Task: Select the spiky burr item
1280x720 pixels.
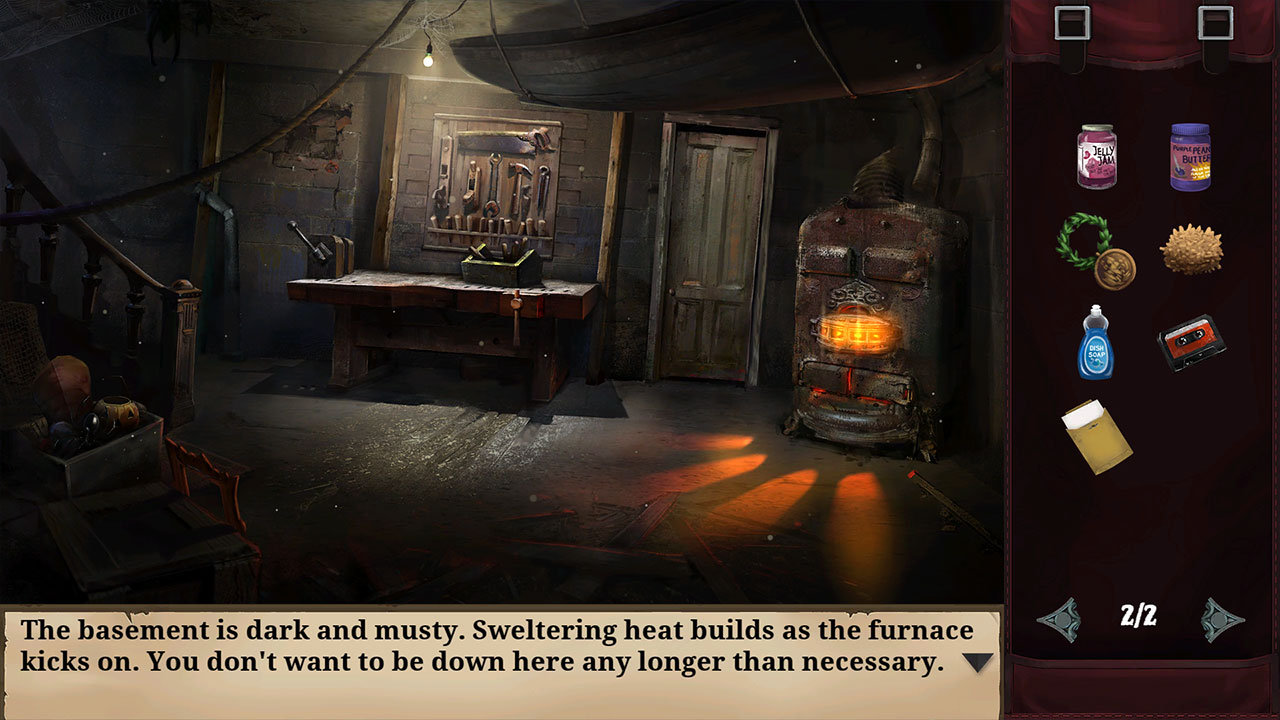Action: 1192,248
